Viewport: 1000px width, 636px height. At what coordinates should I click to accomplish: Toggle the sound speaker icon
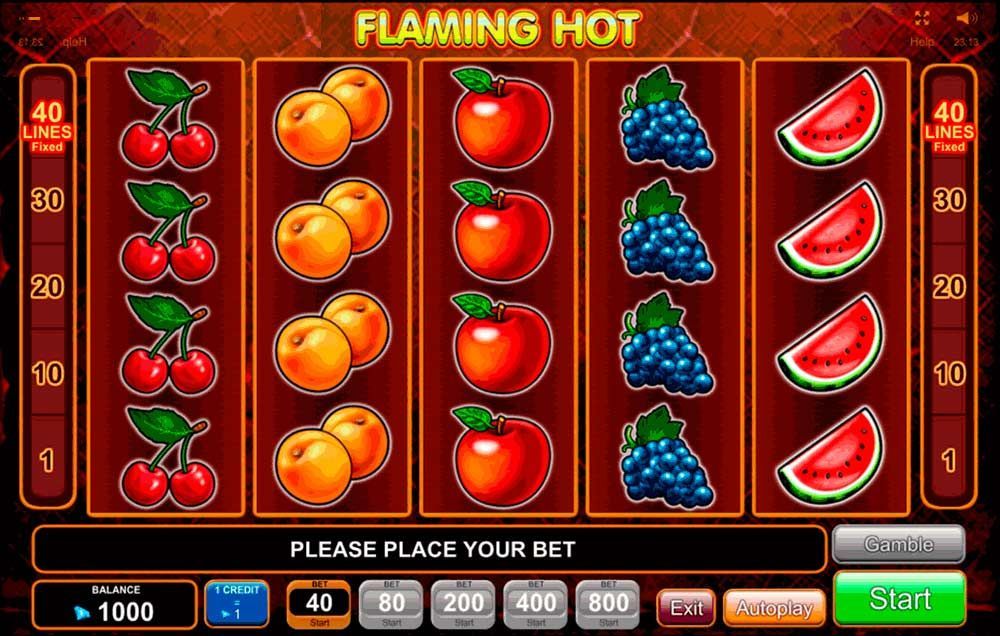click(965, 18)
